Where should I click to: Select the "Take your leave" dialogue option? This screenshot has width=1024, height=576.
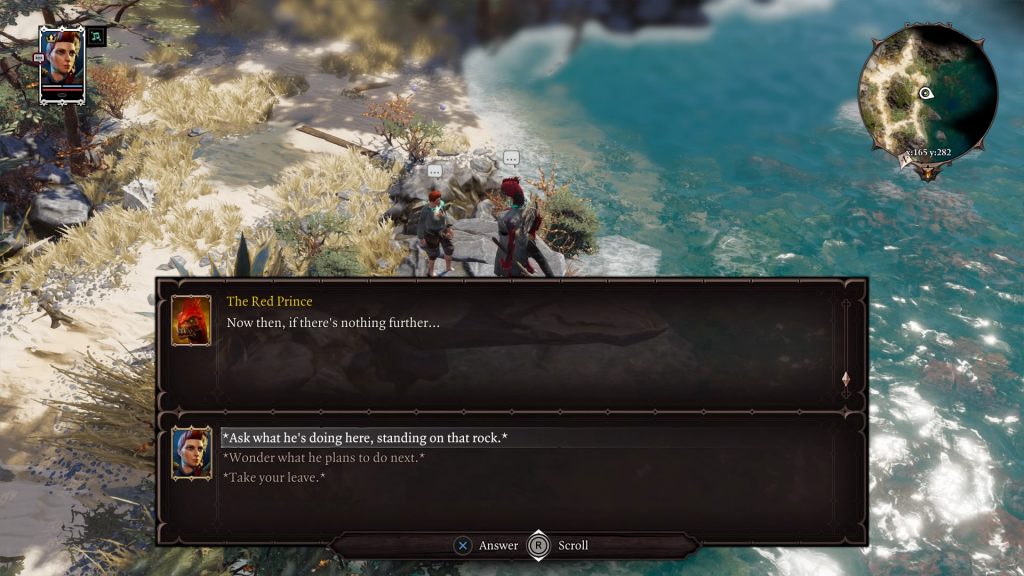(273, 478)
